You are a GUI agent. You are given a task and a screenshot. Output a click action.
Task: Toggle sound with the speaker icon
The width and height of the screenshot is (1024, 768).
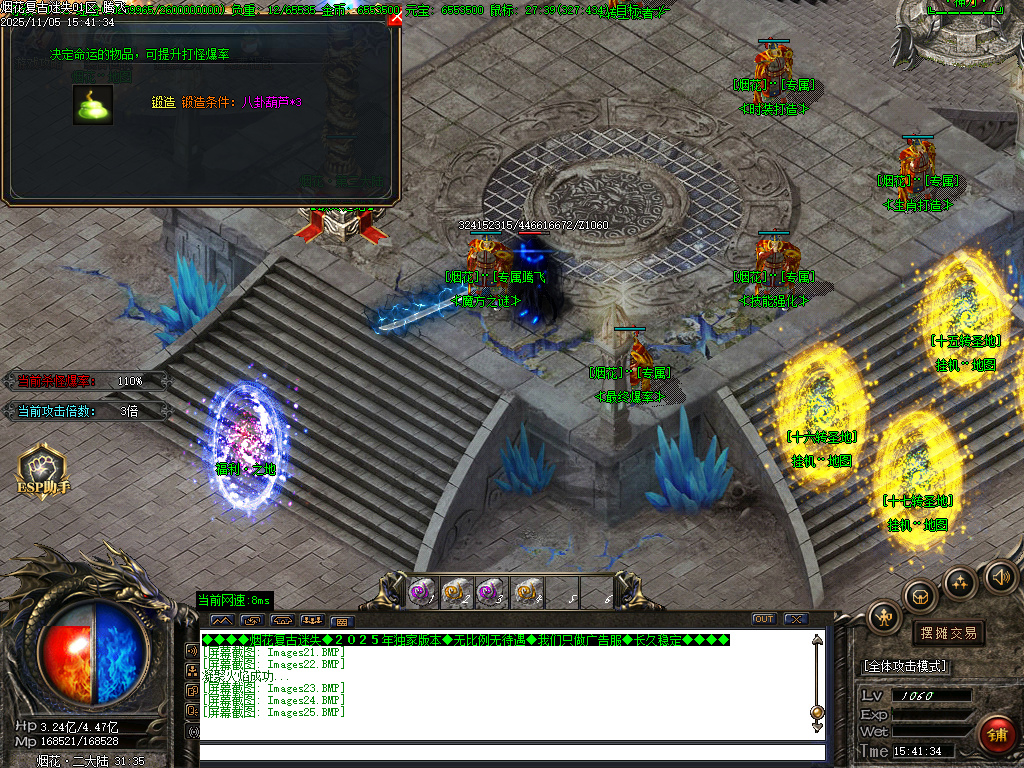pos(1000,577)
